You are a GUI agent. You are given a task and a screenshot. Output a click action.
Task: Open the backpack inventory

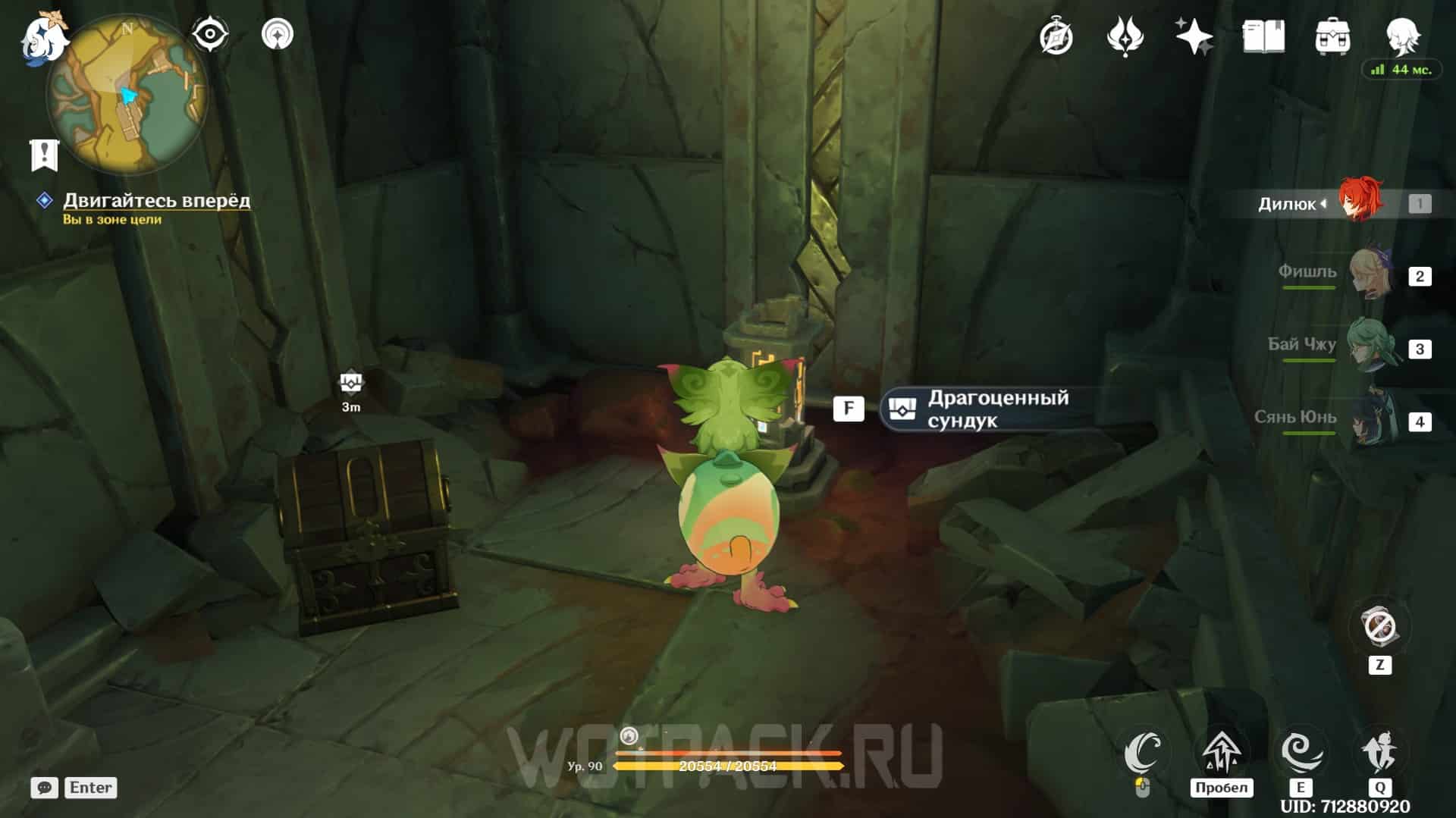pyautogui.click(x=1332, y=36)
